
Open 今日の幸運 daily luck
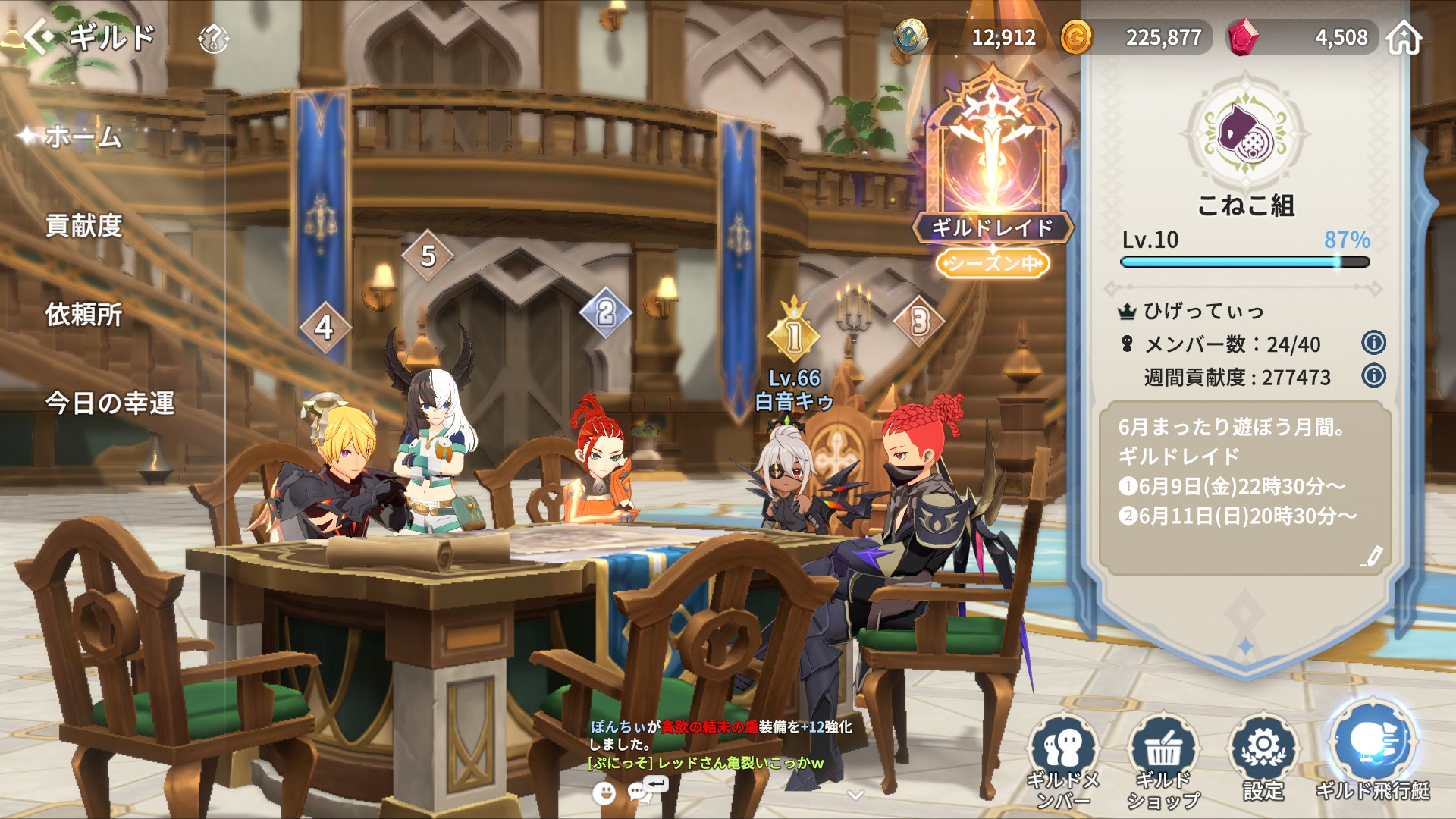coord(110,403)
